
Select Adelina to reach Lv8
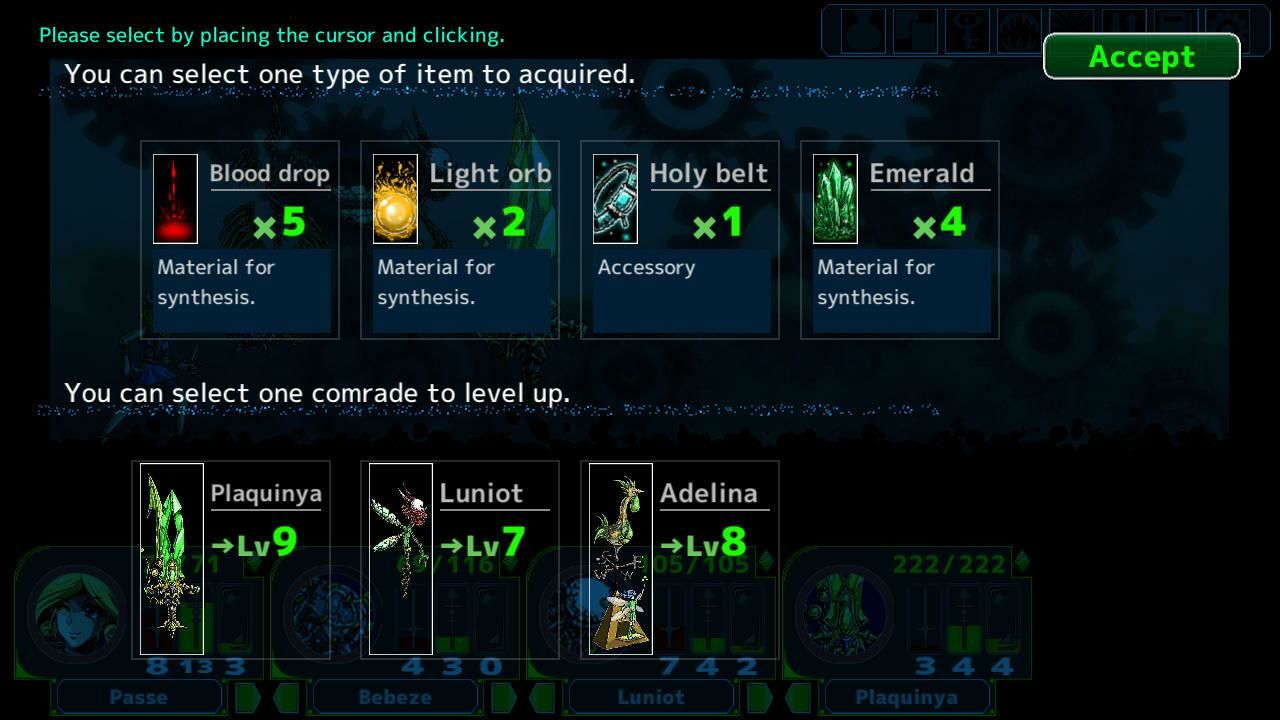click(680, 558)
